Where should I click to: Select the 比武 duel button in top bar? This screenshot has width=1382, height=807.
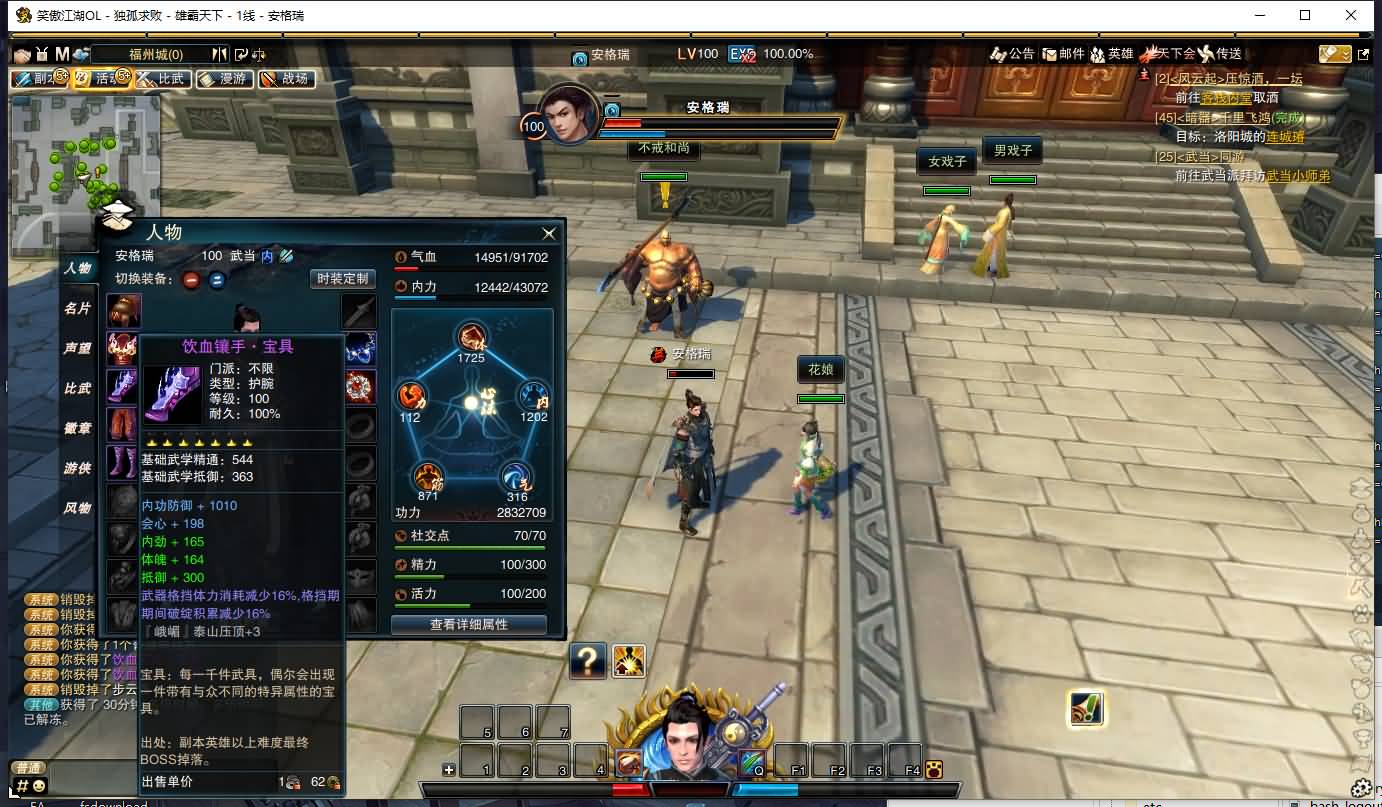click(x=162, y=79)
